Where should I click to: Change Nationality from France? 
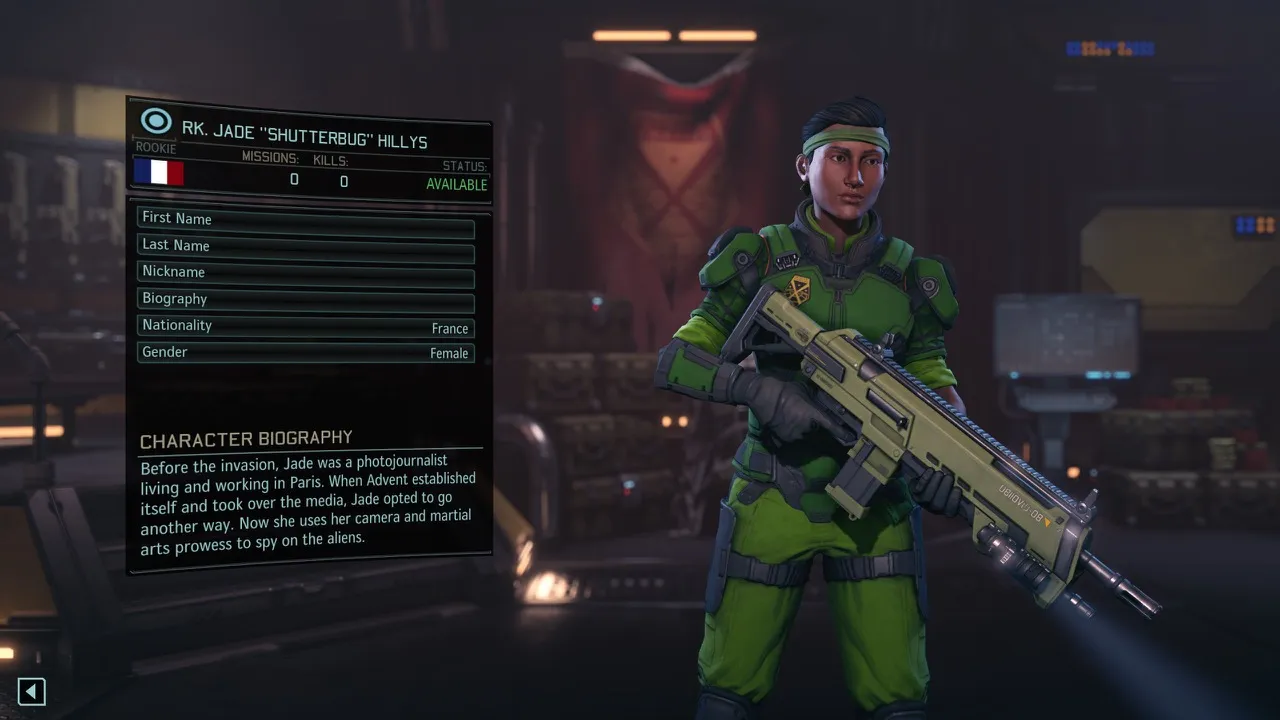(x=305, y=326)
